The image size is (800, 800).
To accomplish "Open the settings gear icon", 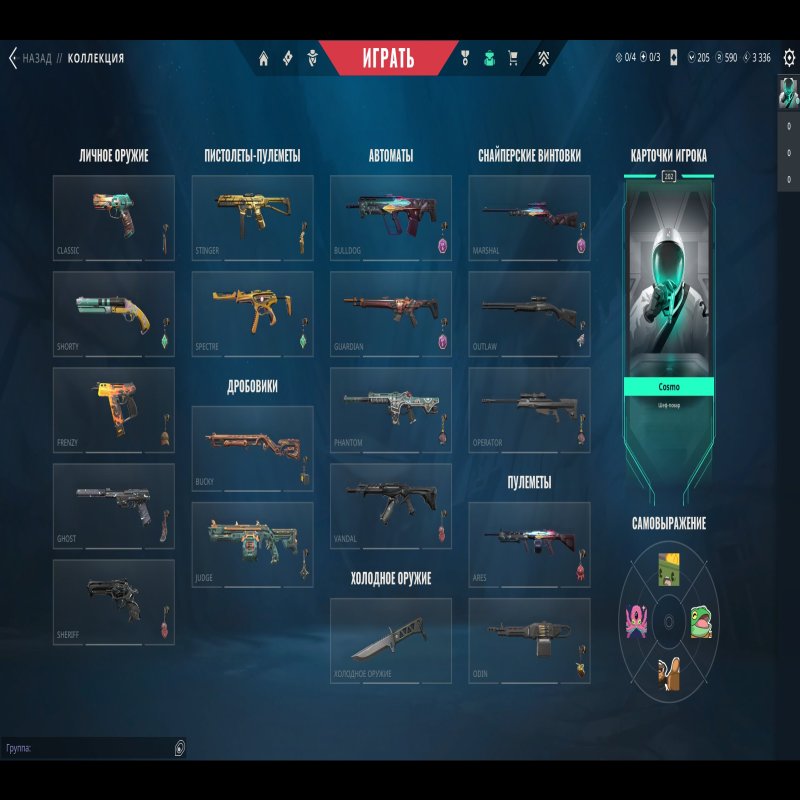I will click(788, 58).
